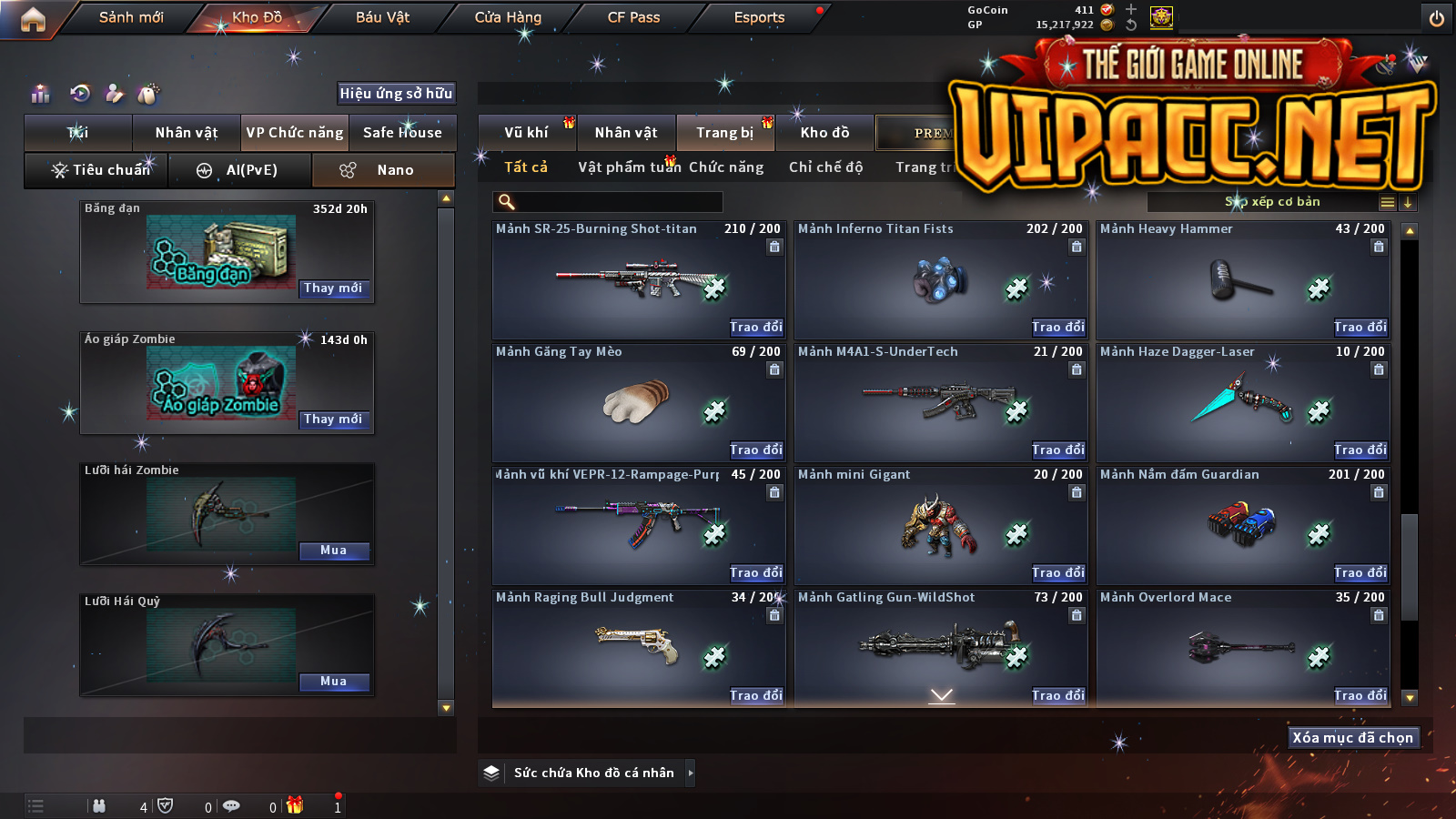1456x819 pixels.
Task: Open the CF Pass menu
Action: point(633,17)
